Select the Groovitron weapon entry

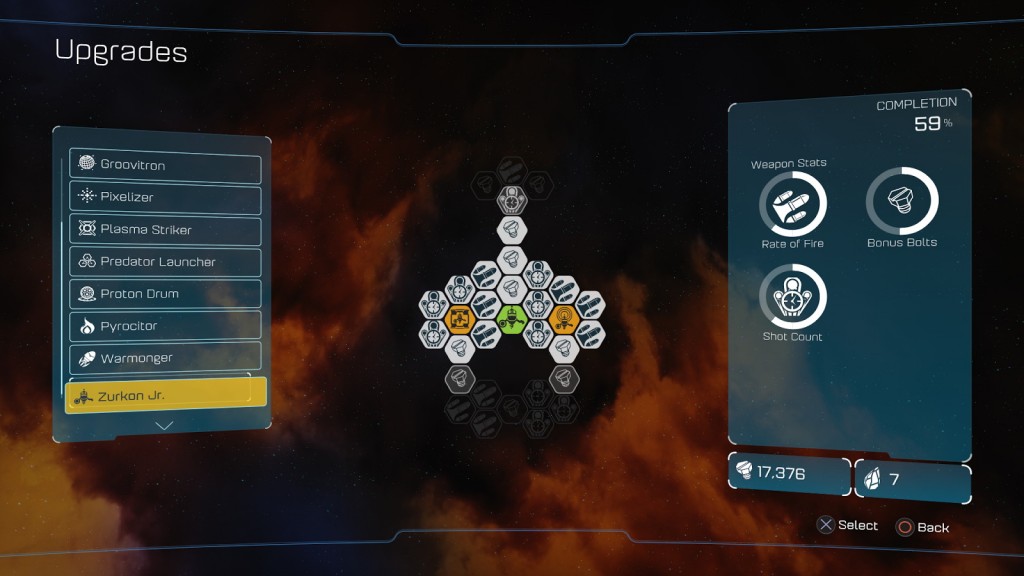pyautogui.click(x=165, y=165)
